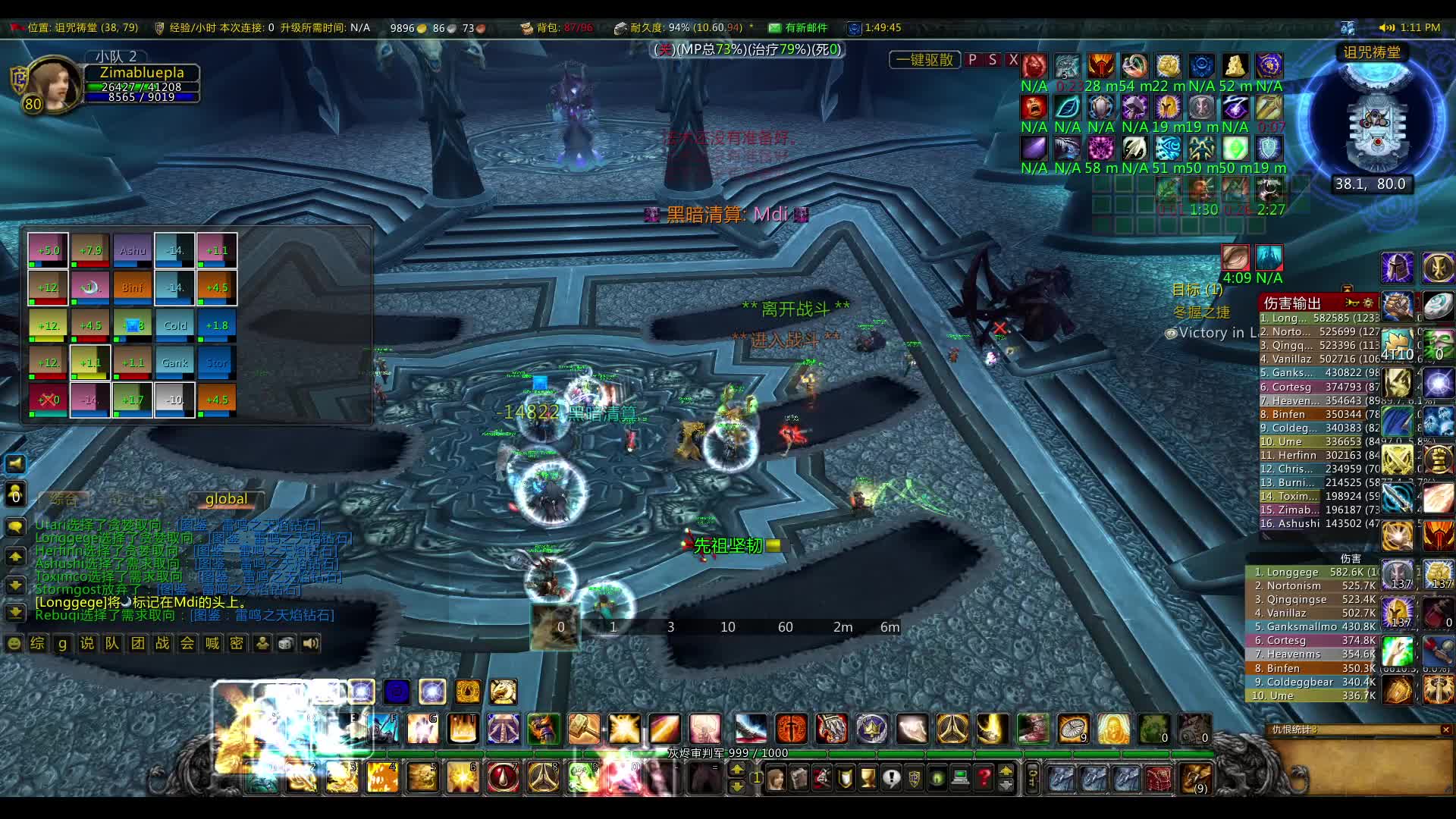The width and height of the screenshot is (1456, 819).
Task: Click the golden cheese buff icon
Action: click(1235, 66)
